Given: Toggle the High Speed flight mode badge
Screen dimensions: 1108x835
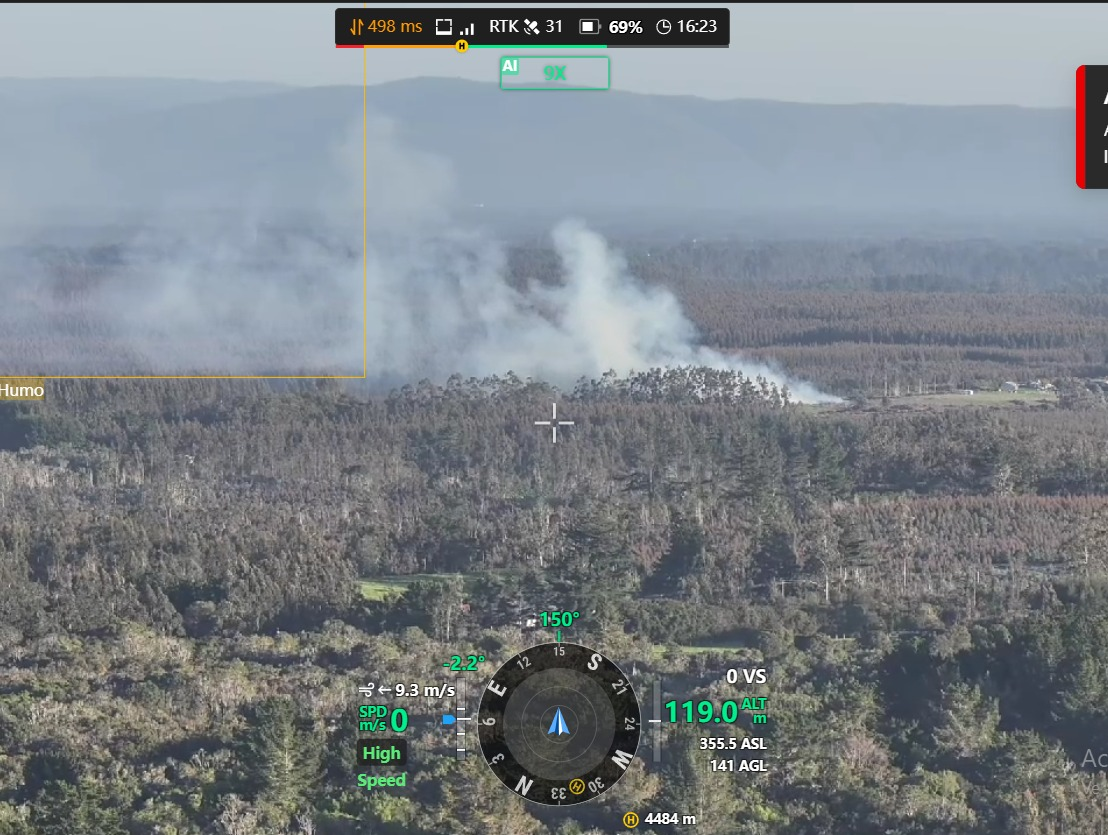Looking at the screenshot, I should [x=381, y=766].
